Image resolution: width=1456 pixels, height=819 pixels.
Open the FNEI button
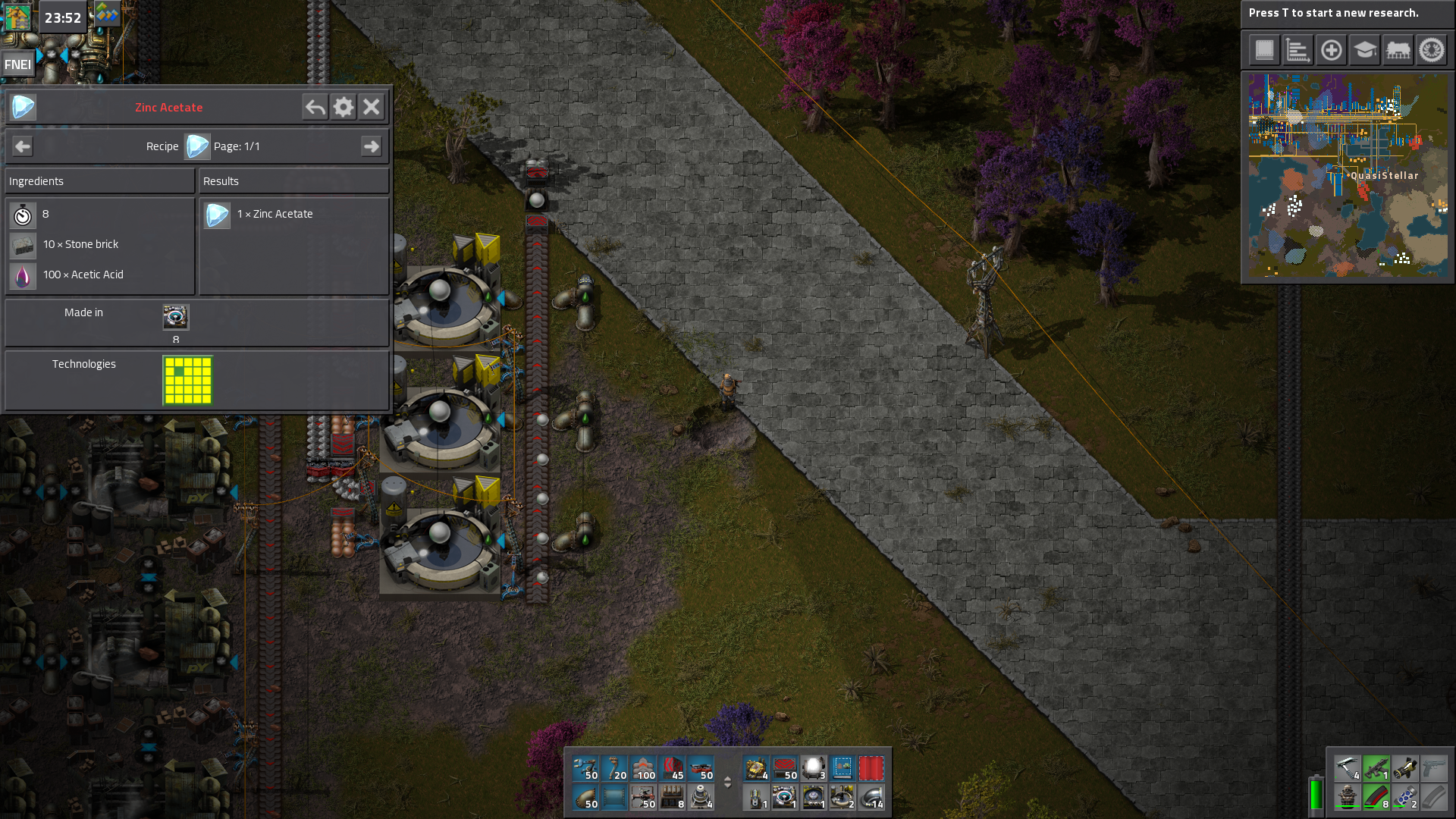tap(17, 64)
